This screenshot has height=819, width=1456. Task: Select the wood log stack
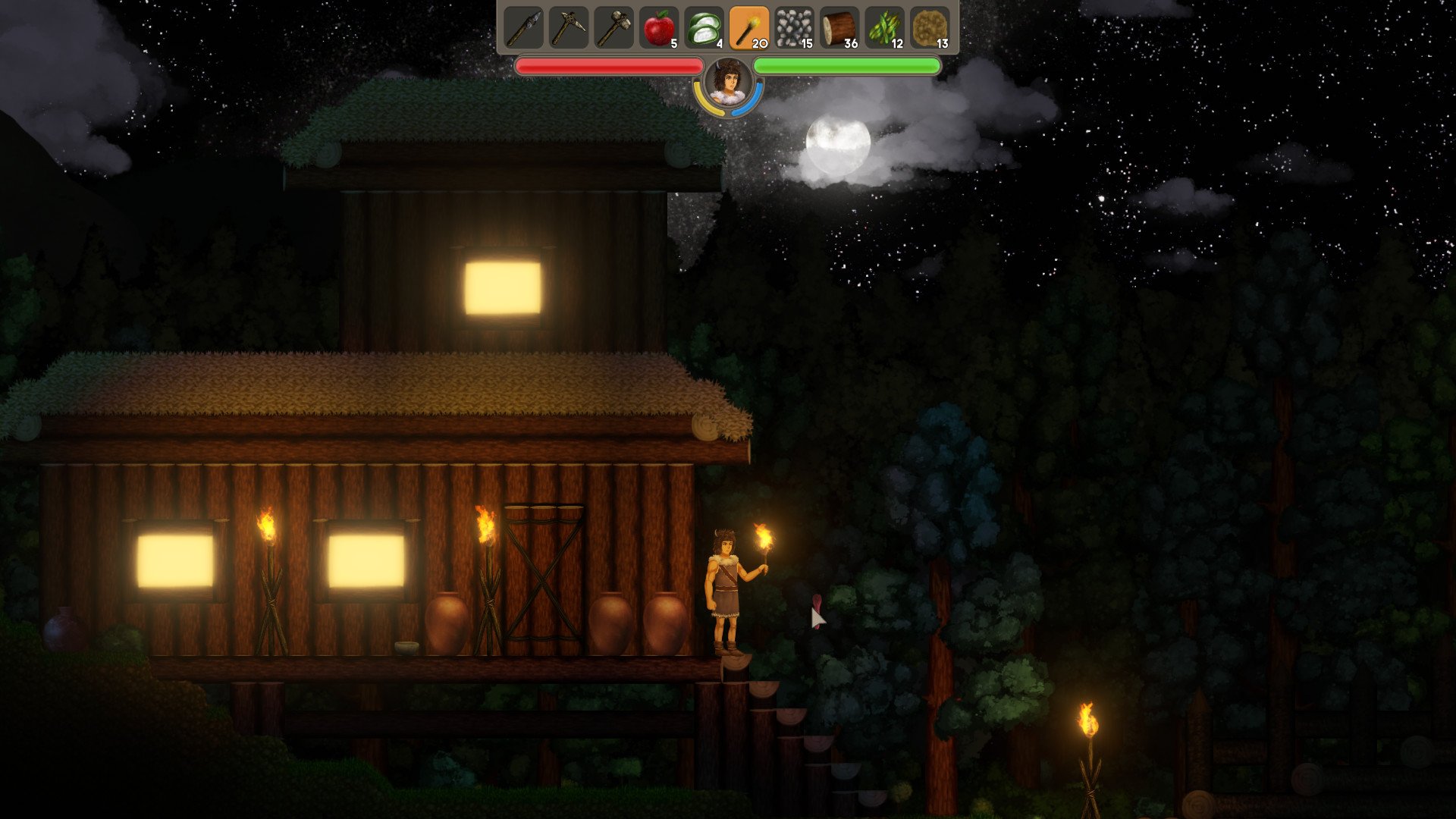pos(839,28)
